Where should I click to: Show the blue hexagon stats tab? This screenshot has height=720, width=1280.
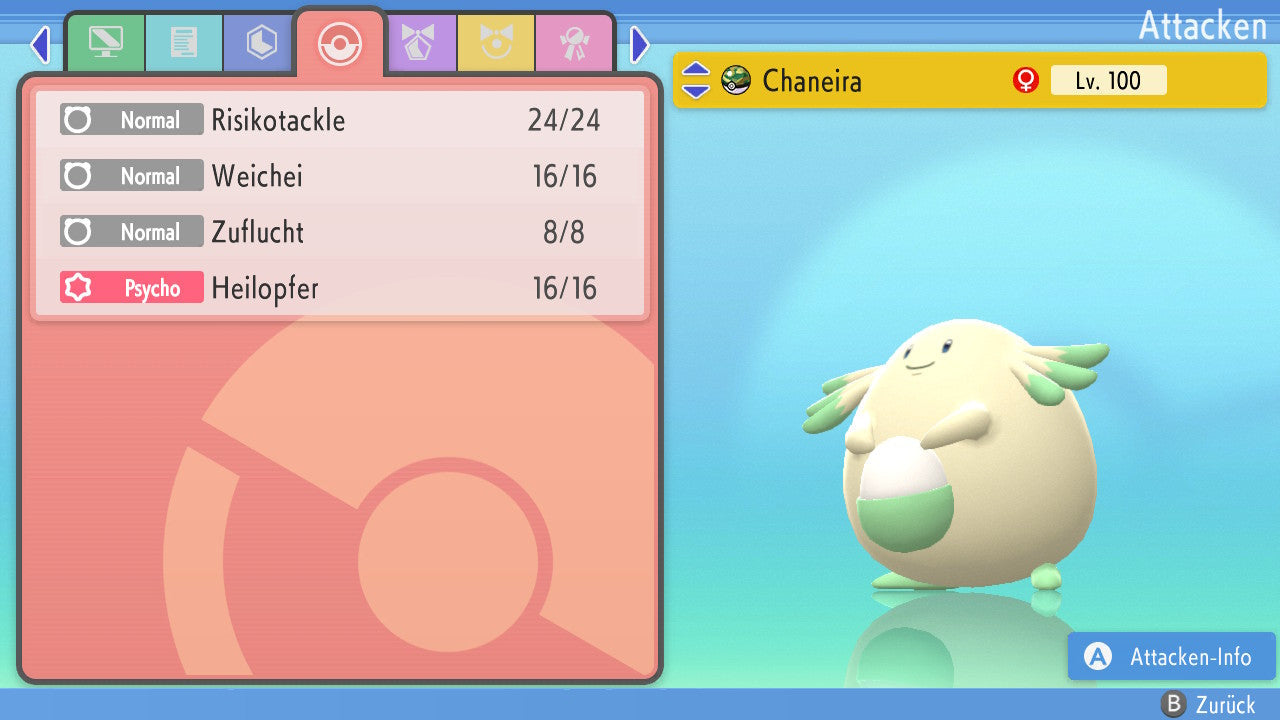click(261, 43)
